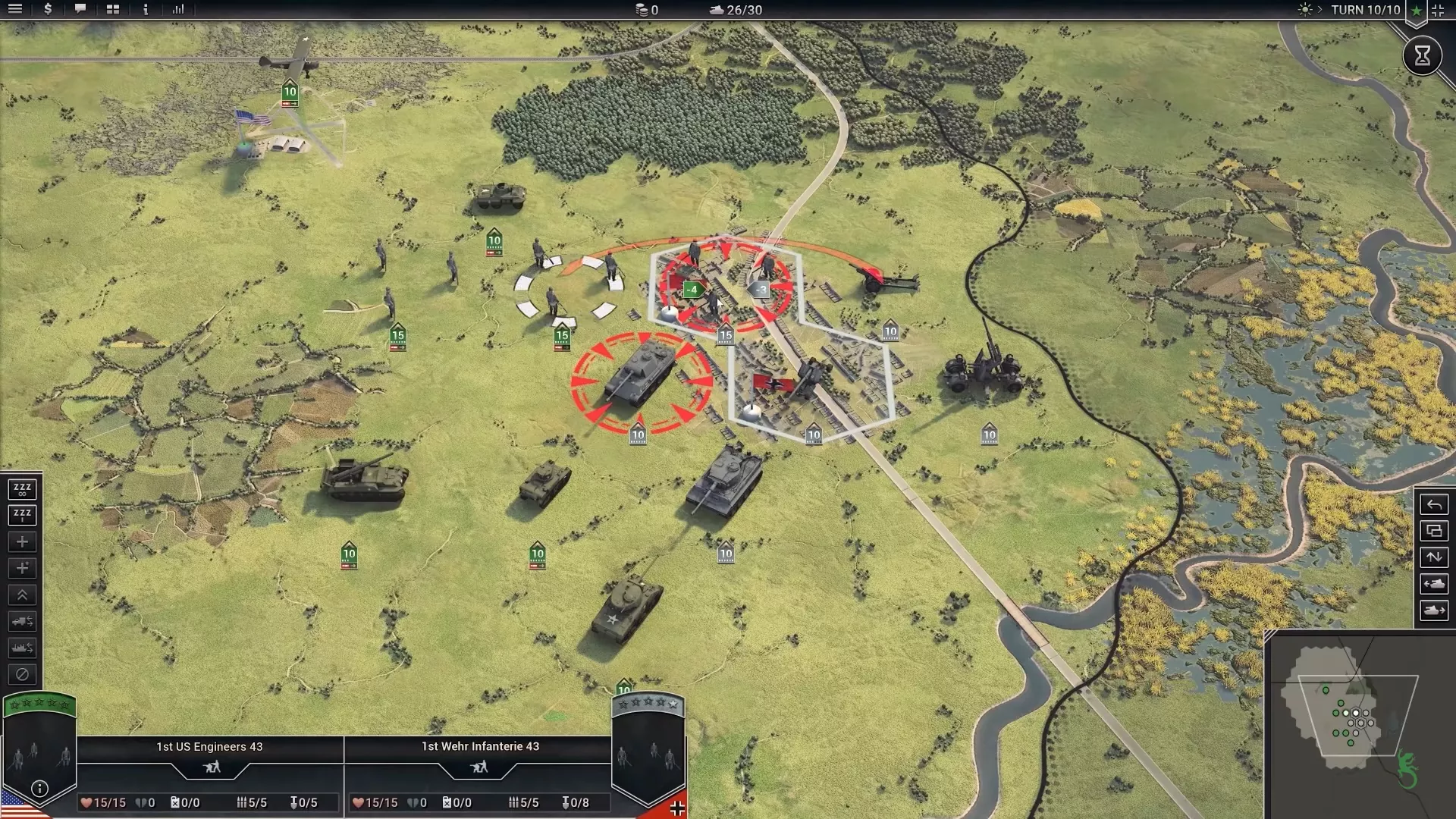Switch to the 1st Wehr Infanterie 43 panel
Viewport: 1456px width, 819px height.
coord(479,746)
